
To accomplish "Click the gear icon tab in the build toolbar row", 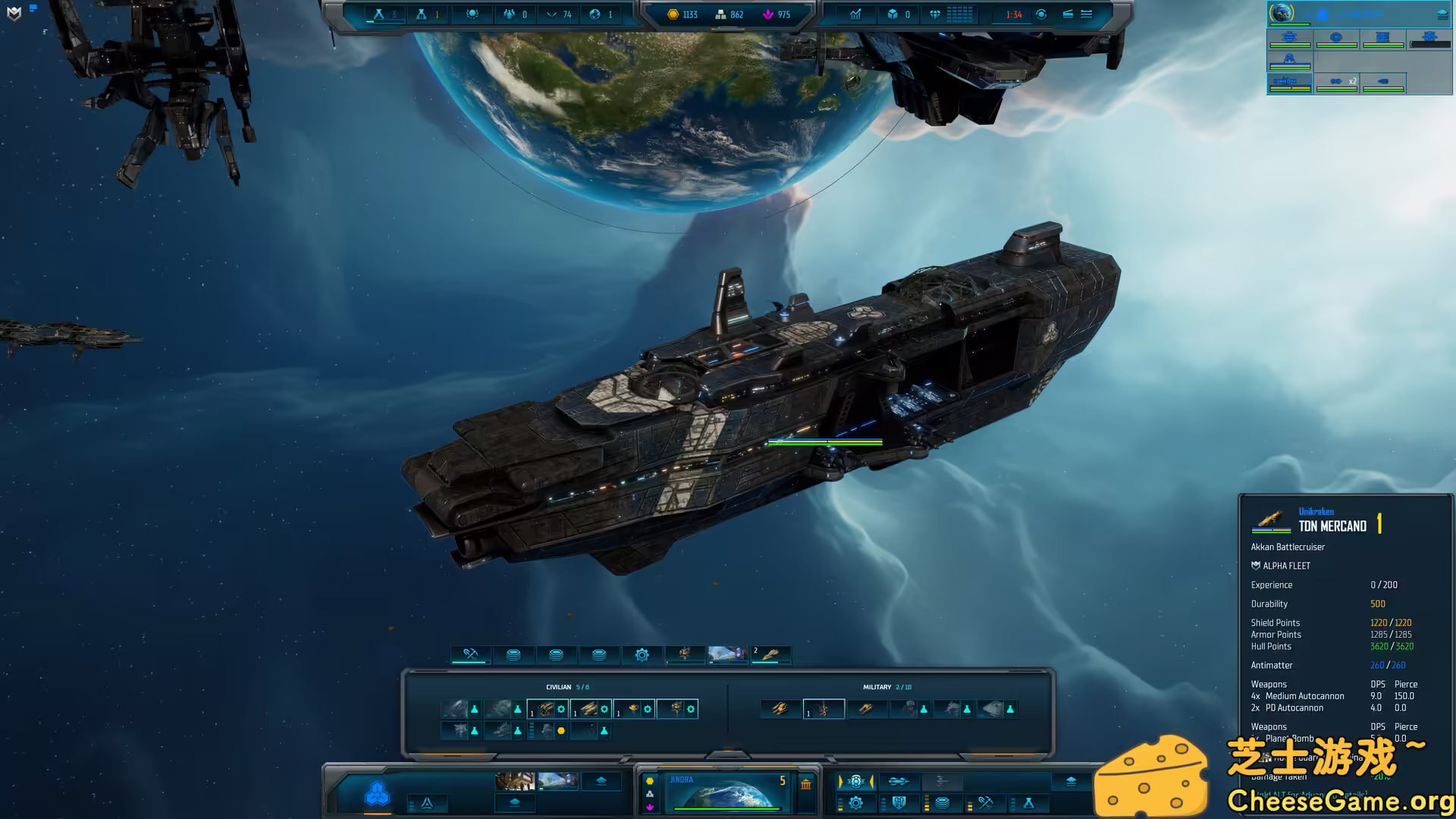I will 642,654.
